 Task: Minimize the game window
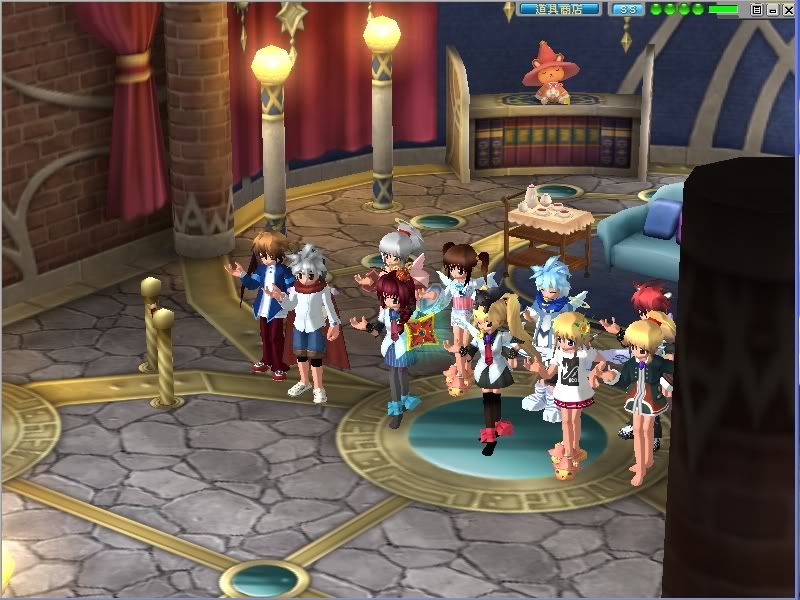coord(772,9)
